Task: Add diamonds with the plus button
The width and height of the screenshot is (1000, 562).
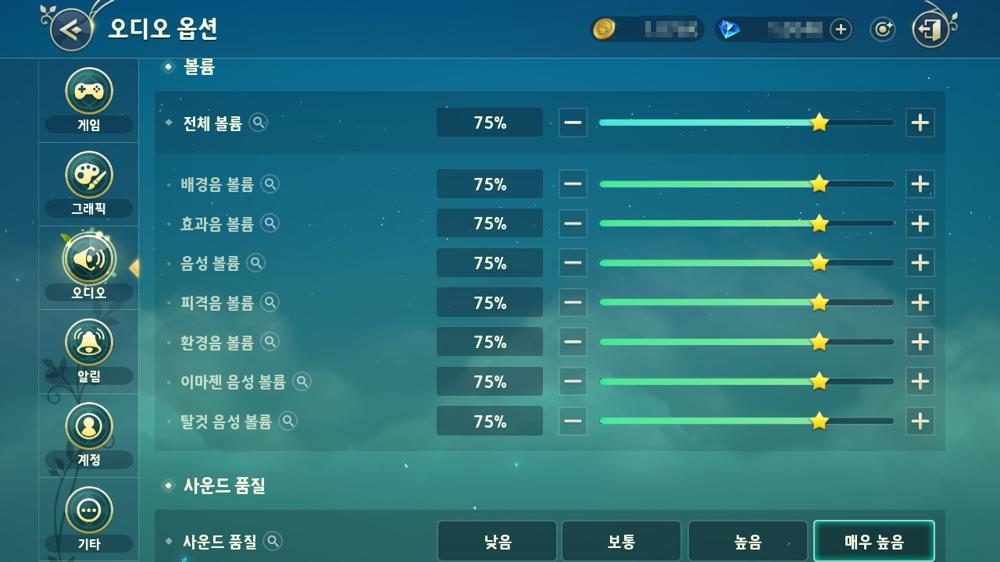Action: pos(841,29)
